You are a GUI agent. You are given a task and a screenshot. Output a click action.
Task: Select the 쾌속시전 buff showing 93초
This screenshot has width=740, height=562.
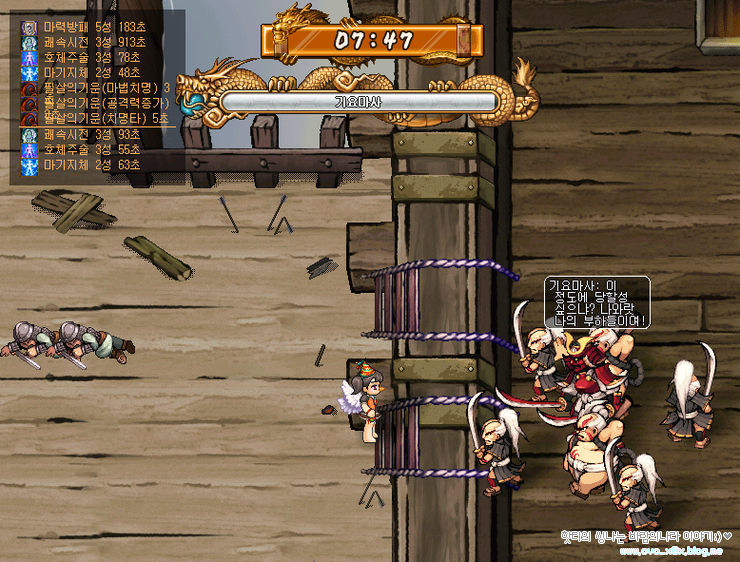(x=29, y=134)
